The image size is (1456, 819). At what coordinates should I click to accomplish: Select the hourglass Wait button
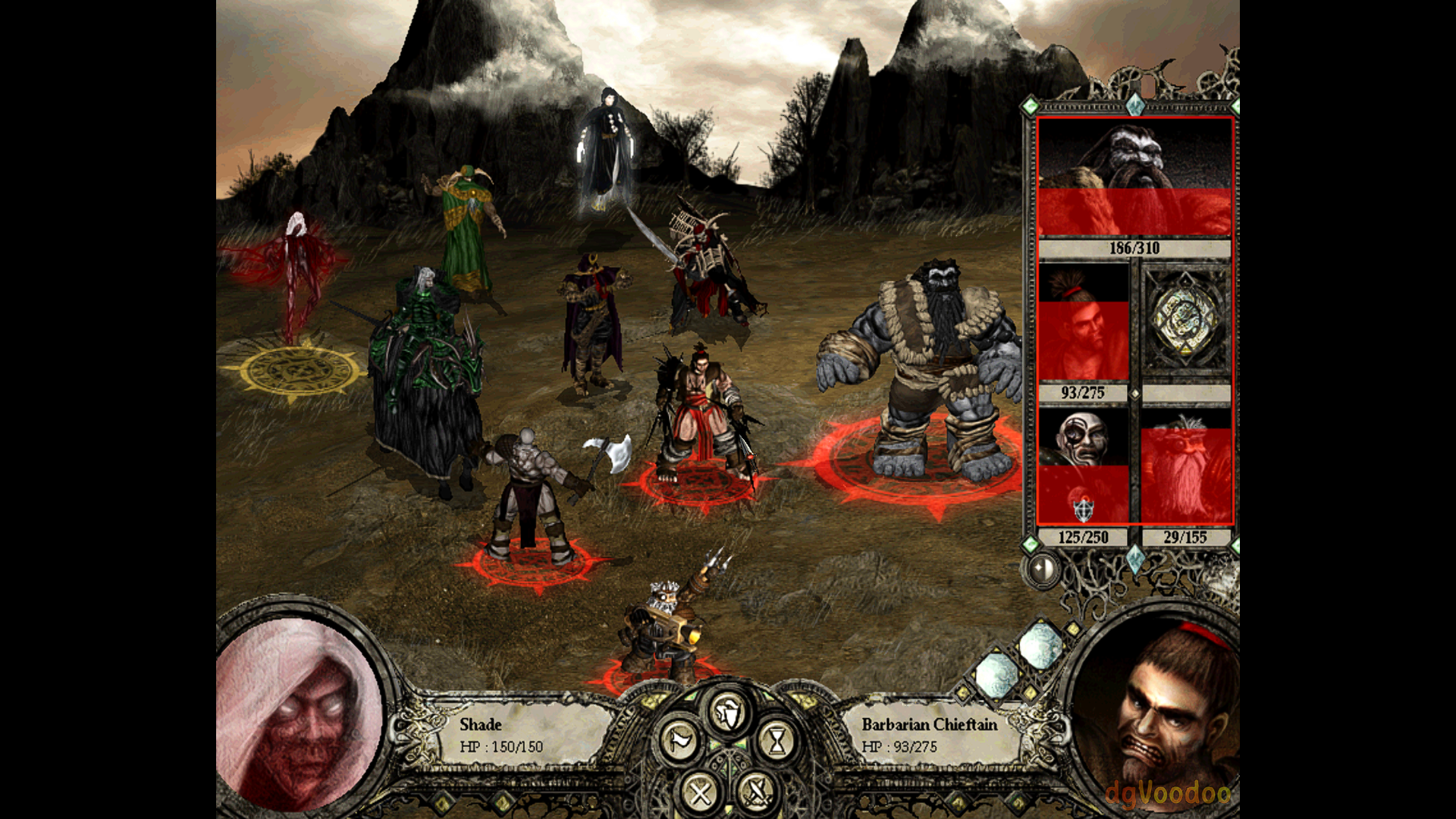click(x=777, y=741)
